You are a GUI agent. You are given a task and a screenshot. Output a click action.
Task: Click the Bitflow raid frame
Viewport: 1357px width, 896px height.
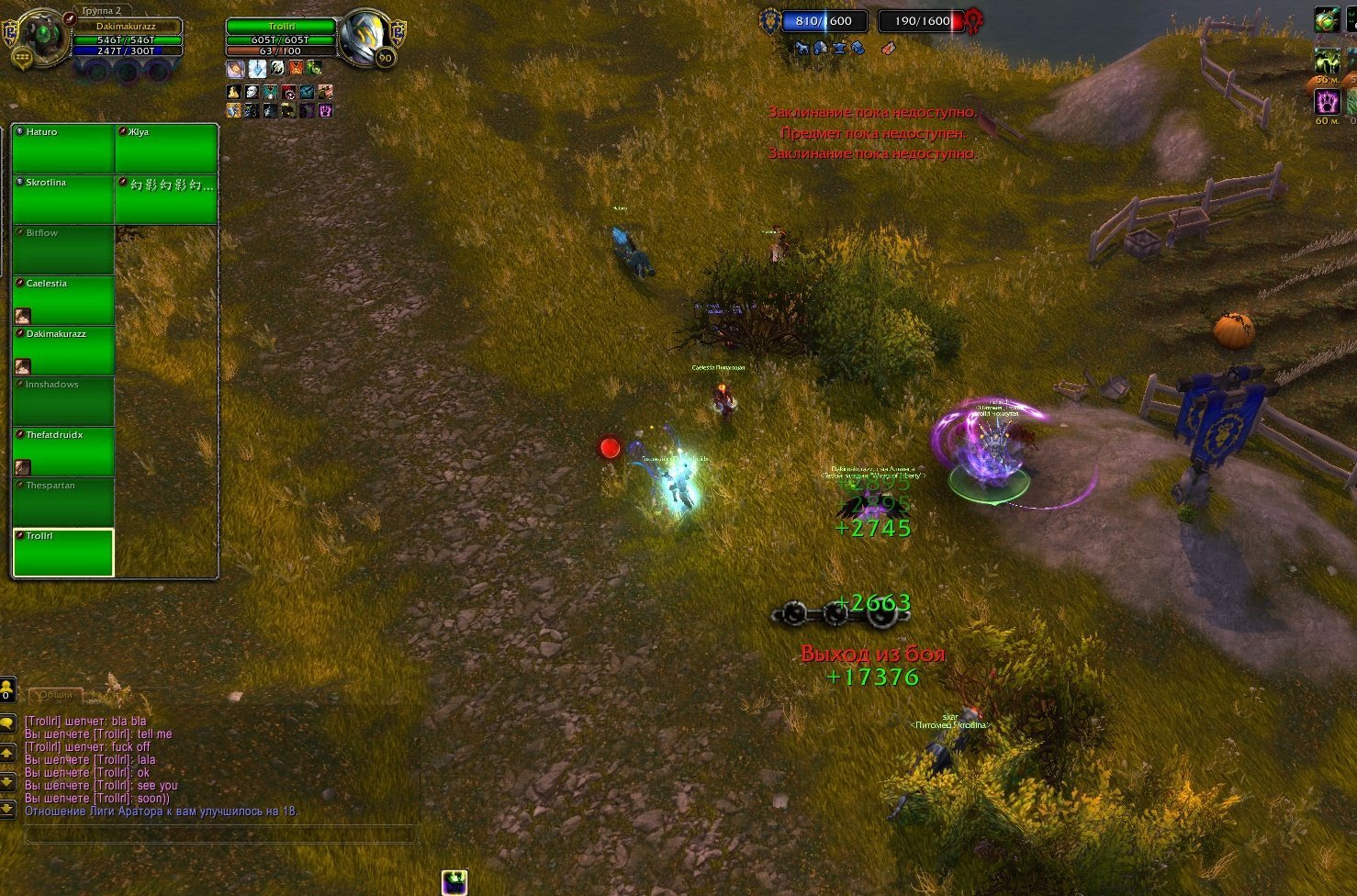63,250
